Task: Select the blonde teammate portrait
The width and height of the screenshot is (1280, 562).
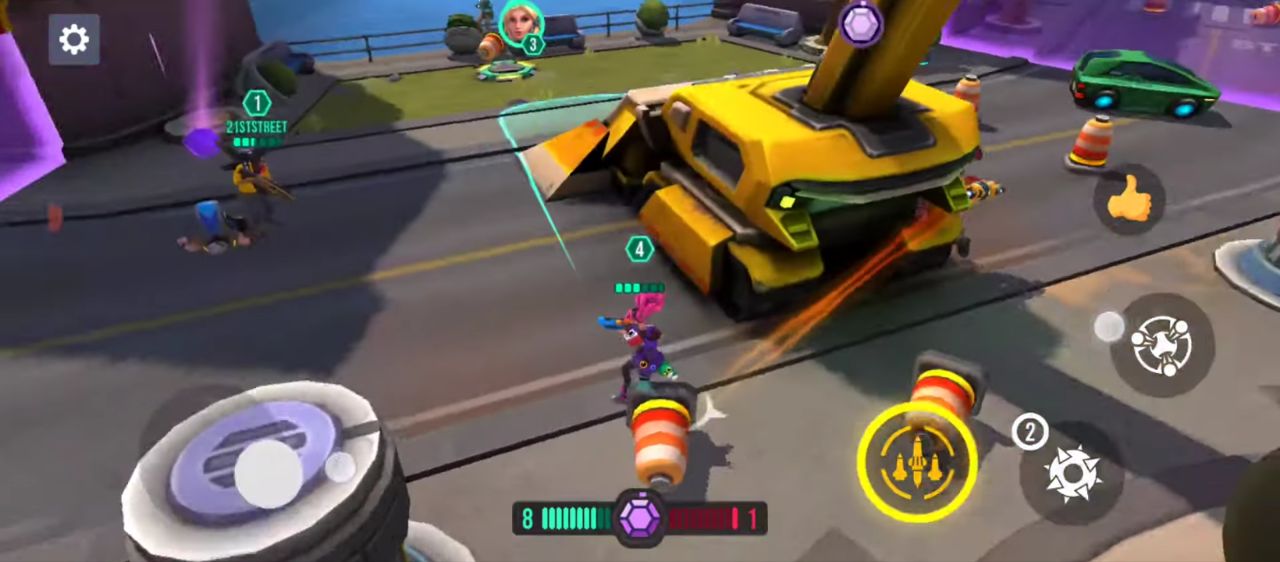Action: pos(520,23)
